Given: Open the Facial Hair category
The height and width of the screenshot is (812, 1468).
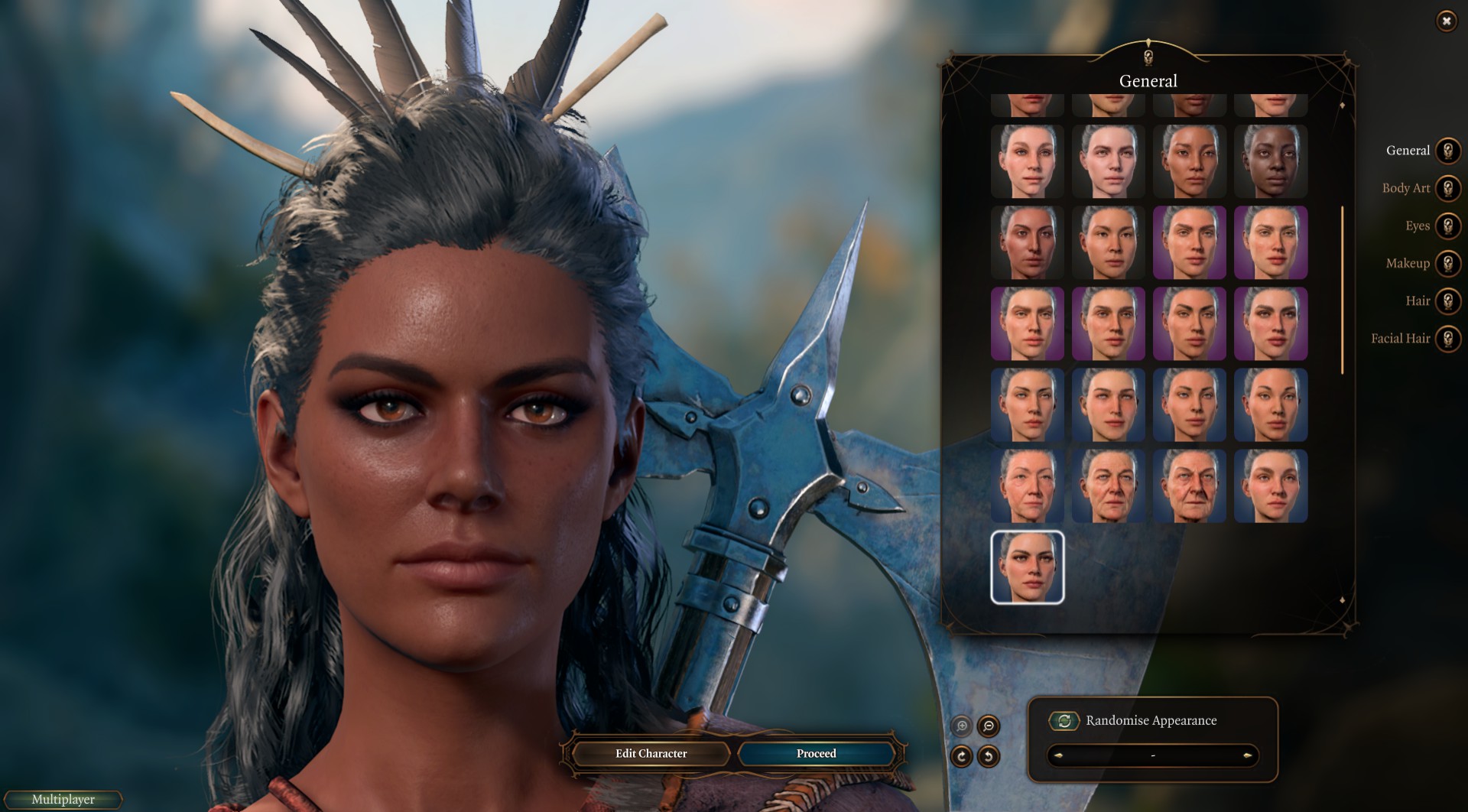Looking at the screenshot, I should pos(1447,338).
